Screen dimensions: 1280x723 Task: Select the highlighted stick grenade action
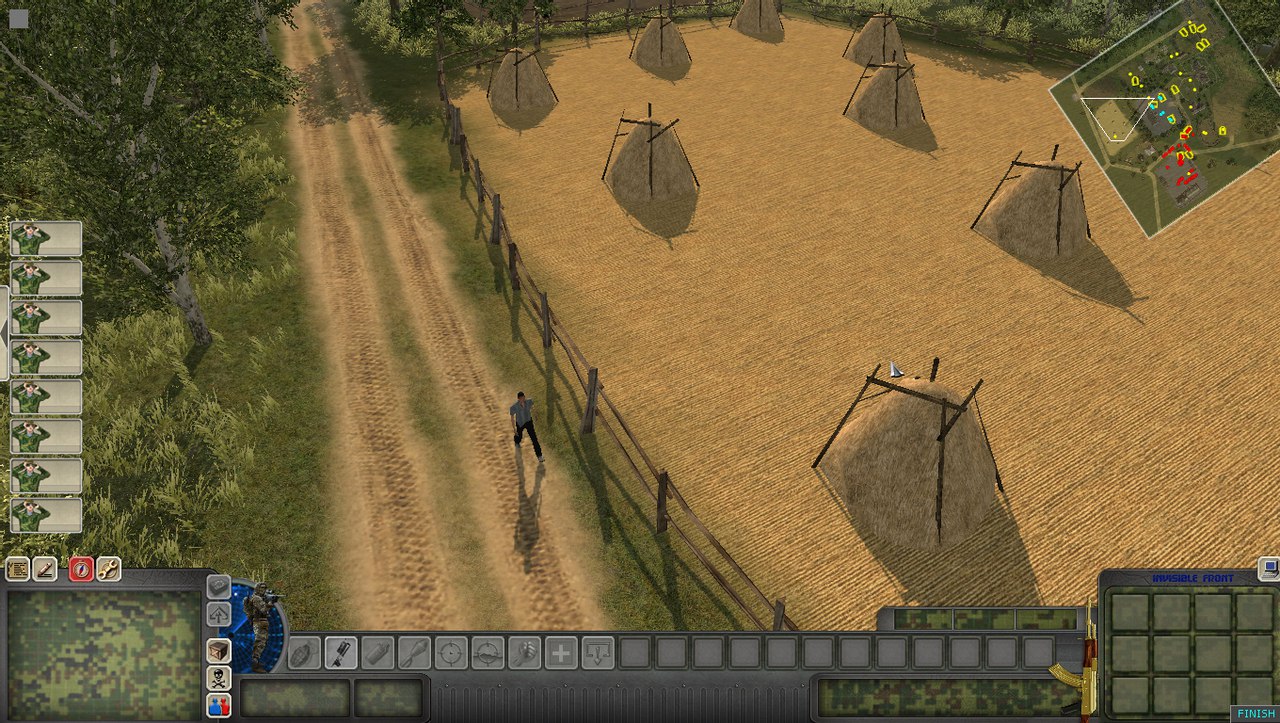coord(341,652)
